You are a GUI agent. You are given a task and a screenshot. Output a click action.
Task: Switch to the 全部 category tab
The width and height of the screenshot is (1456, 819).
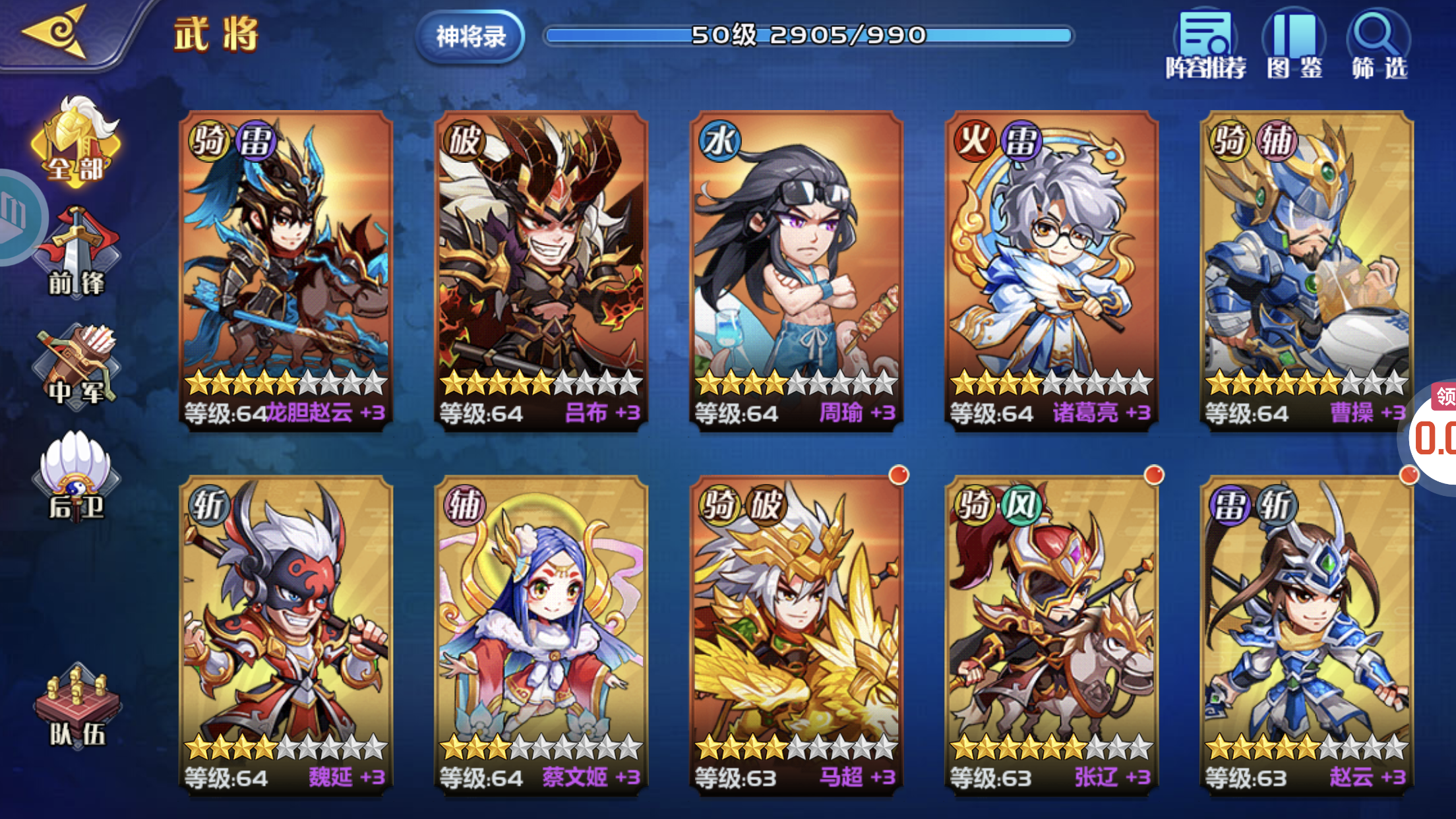click(76, 142)
